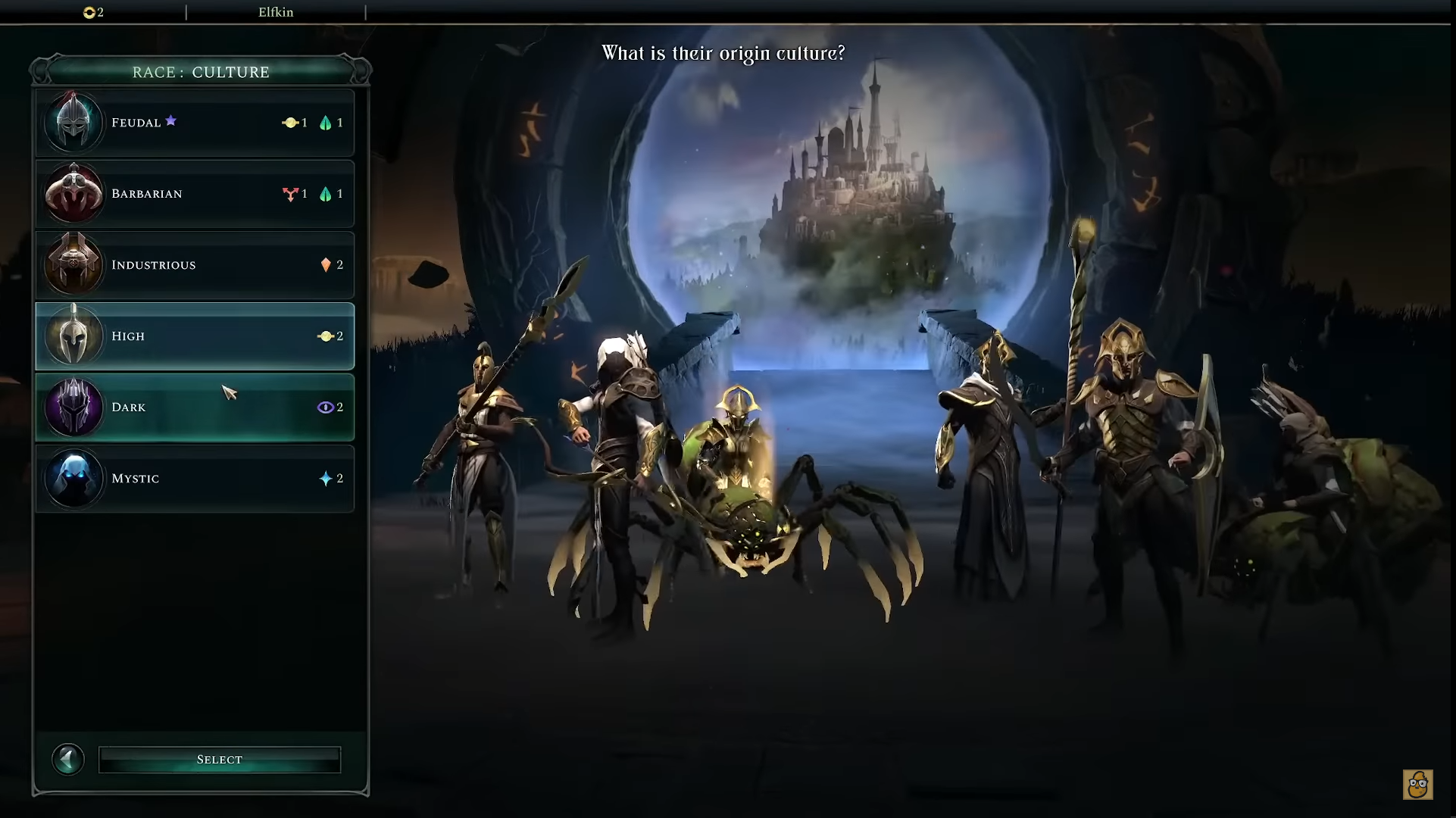This screenshot has height=818, width=1456.
Task: Click the Dark culture helmet icon
Action: tap(74, 407)
